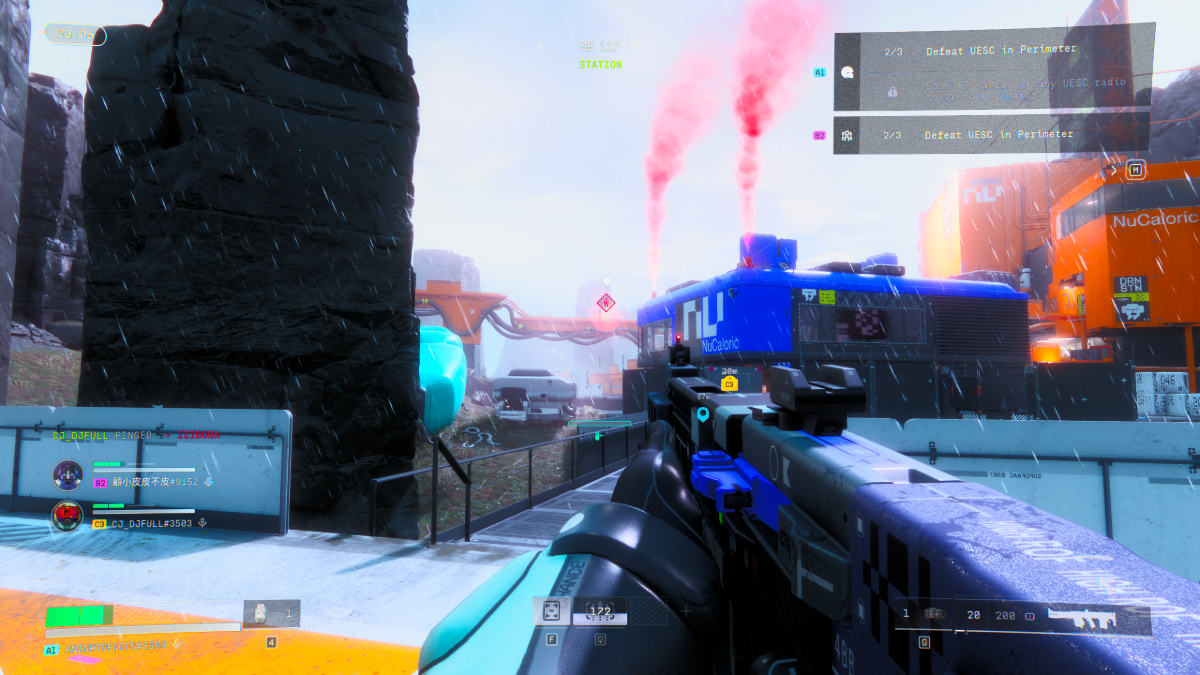Select the B2 squadmate's purple portrait

[x=67, y=474]
